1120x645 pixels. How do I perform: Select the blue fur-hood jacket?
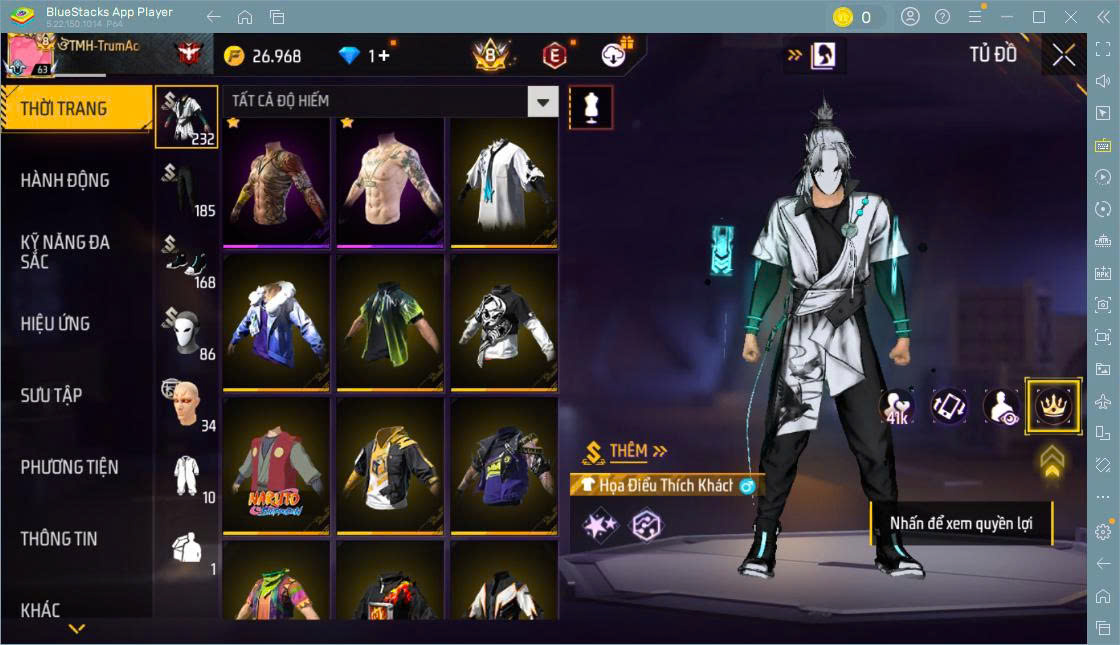click(276, 323)
